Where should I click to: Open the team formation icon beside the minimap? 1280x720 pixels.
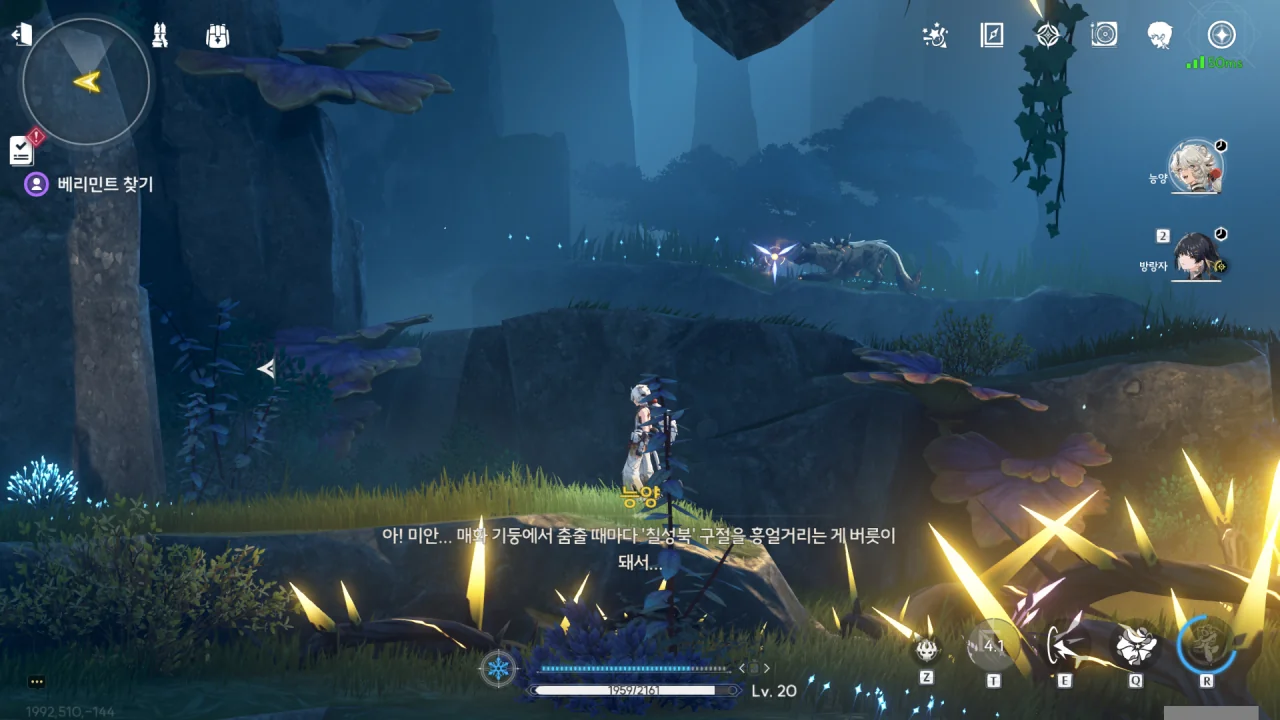point(159,36)
